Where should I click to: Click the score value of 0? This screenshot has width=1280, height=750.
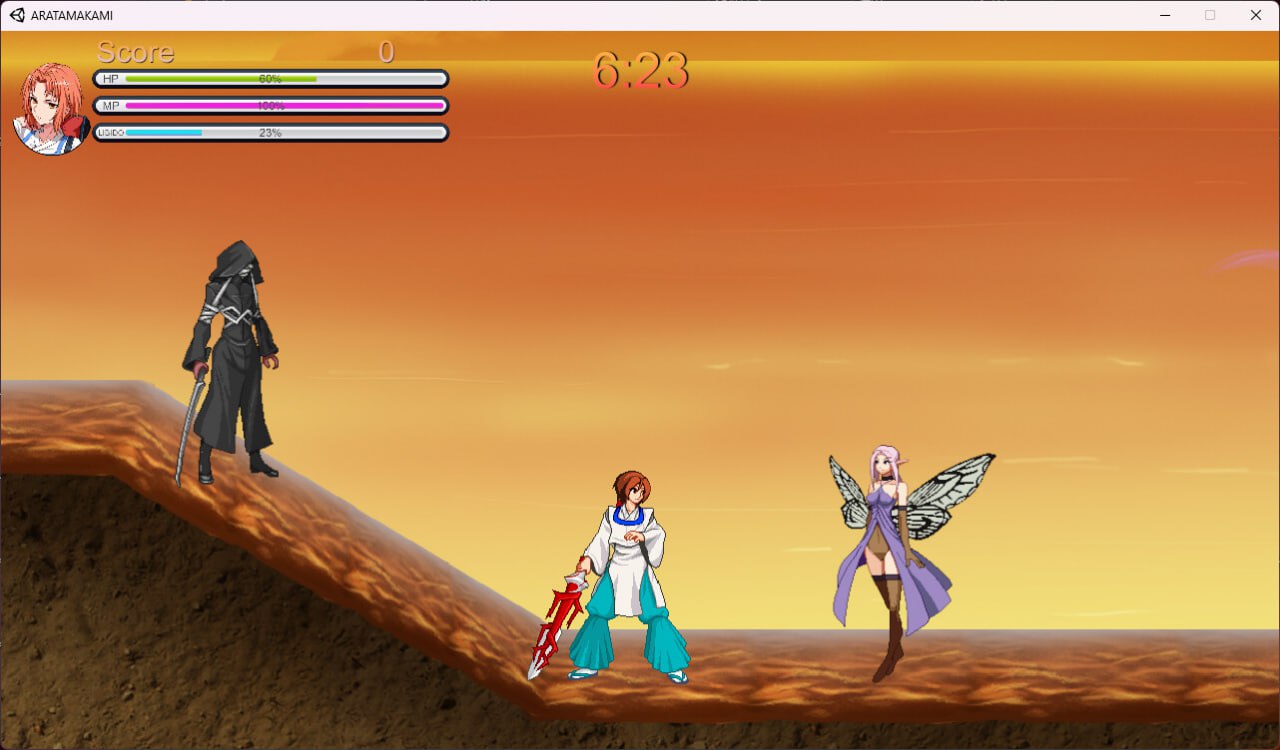(x=386, y=52)
